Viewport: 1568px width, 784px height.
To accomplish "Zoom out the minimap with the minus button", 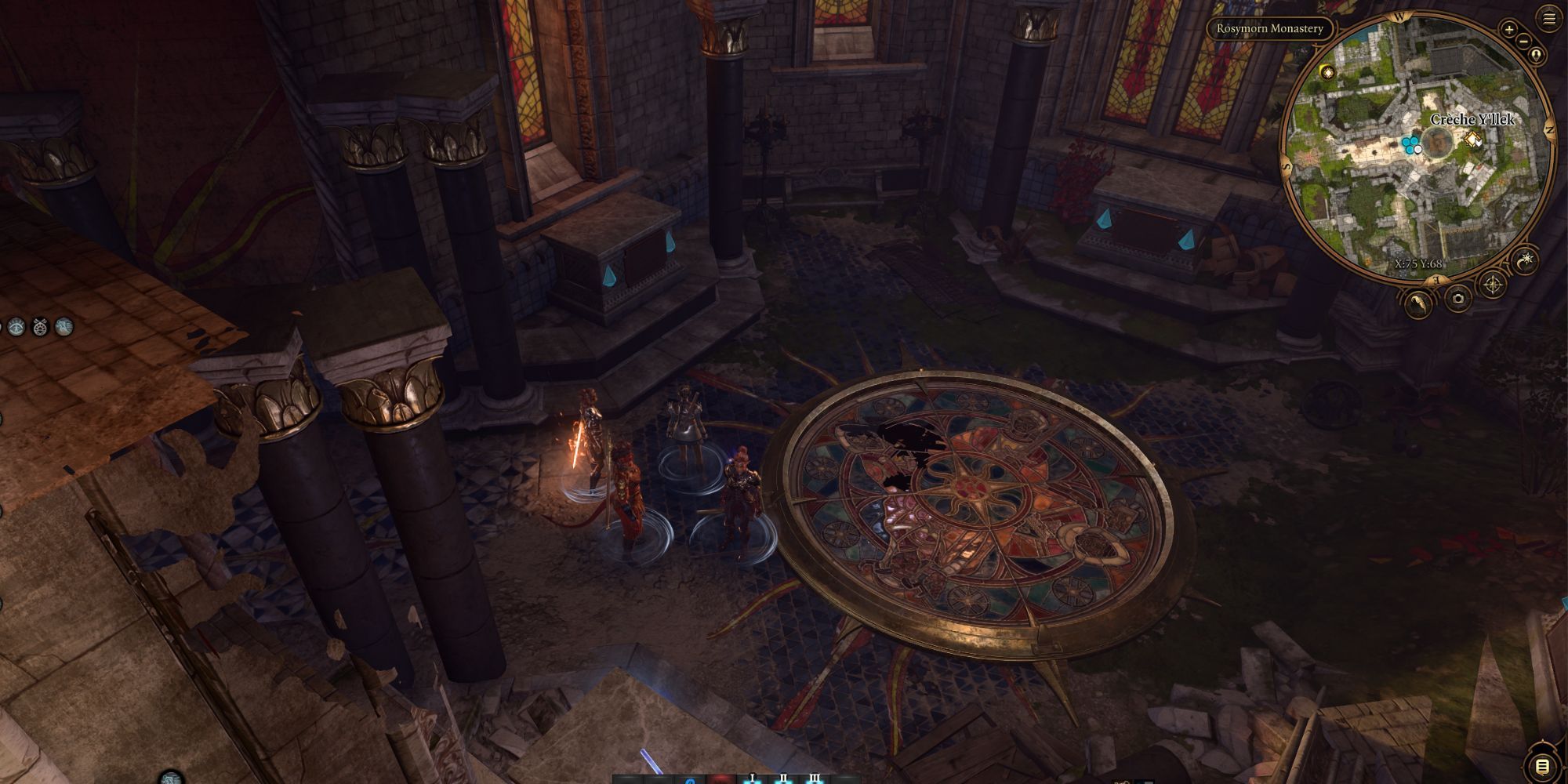I will (1523, 42).
